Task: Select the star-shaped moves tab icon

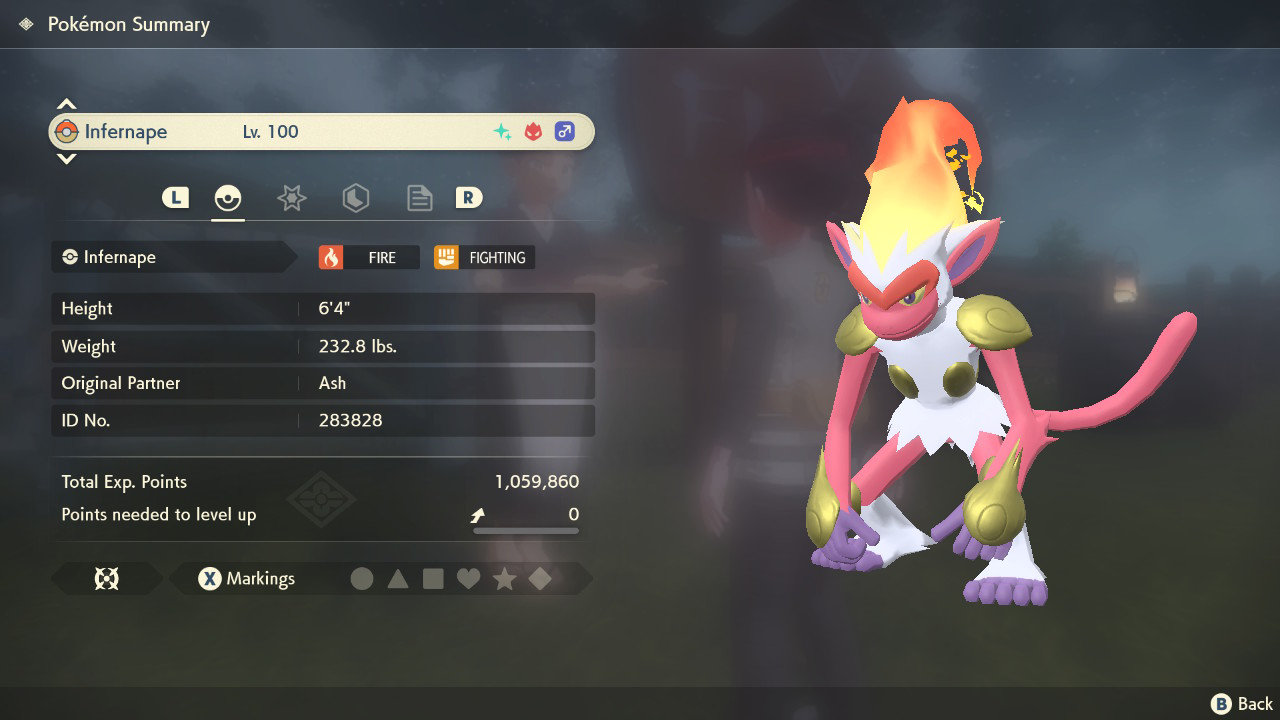Action: [x=291, y=198]
